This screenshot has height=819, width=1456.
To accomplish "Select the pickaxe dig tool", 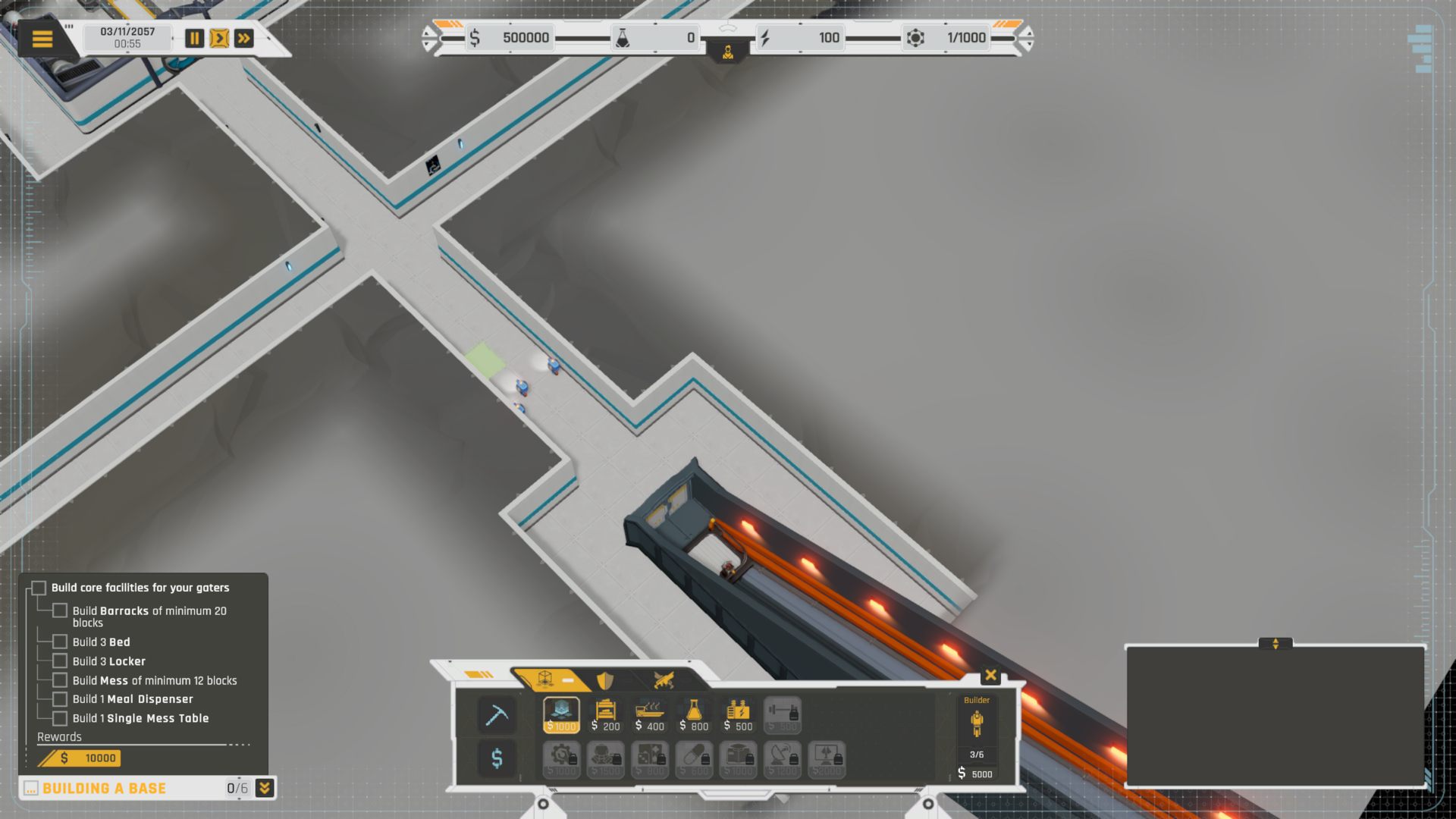I will pyautogui.click(x=497, y=715).
